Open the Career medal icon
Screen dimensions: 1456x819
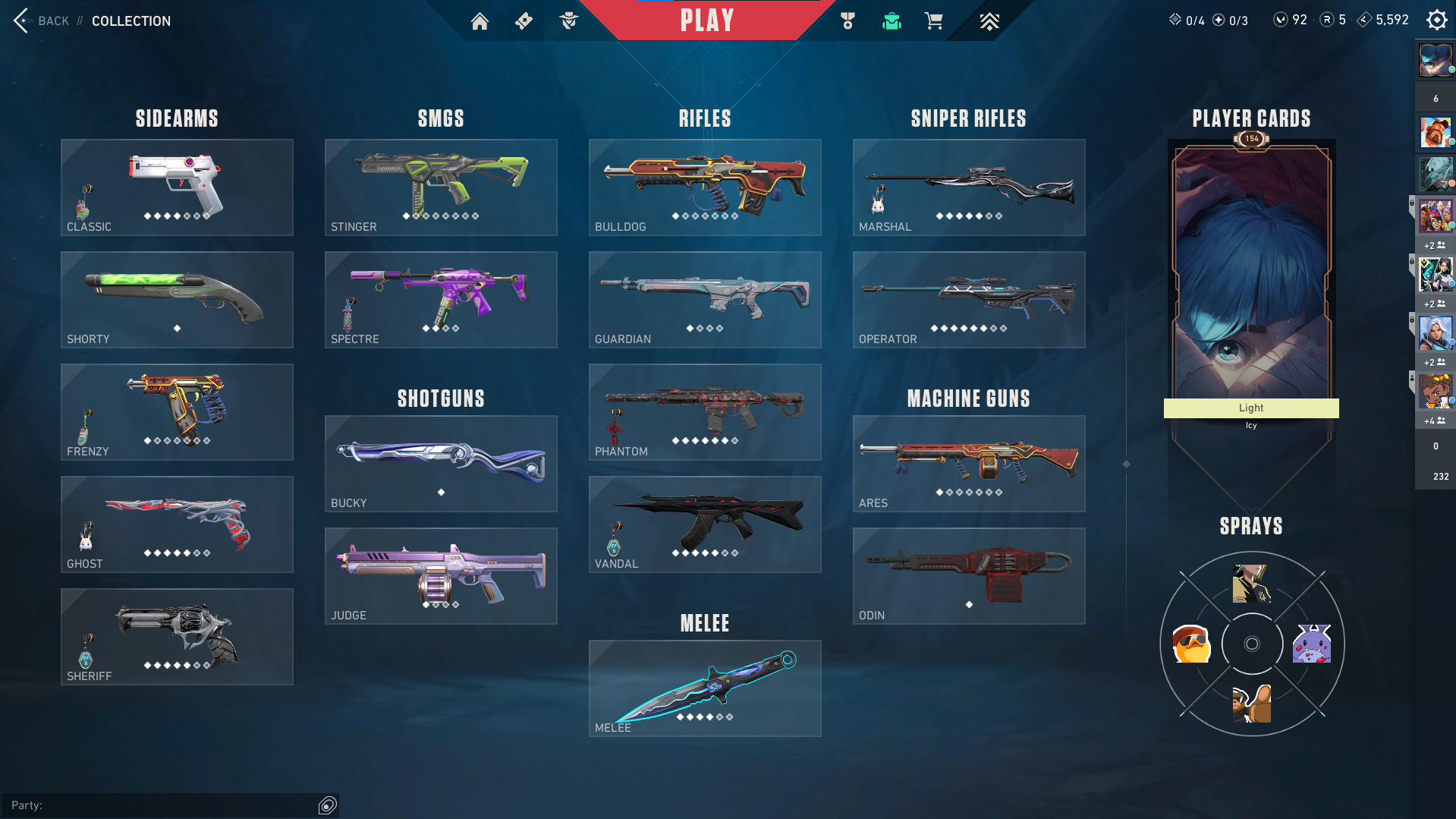(x=847, y=20)
